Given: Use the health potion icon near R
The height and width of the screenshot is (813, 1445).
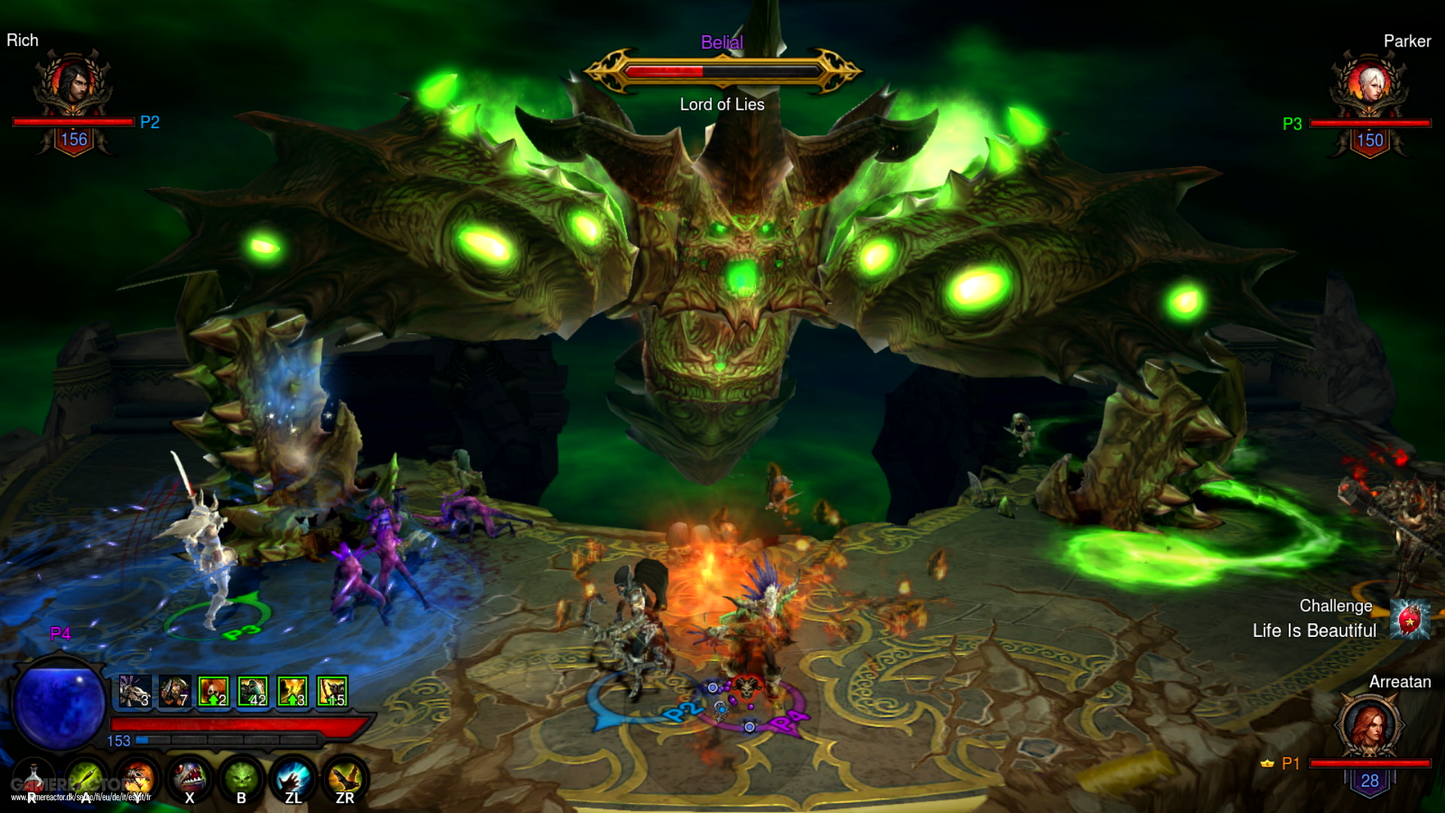Looking at the screenshot, I should 32,777.
